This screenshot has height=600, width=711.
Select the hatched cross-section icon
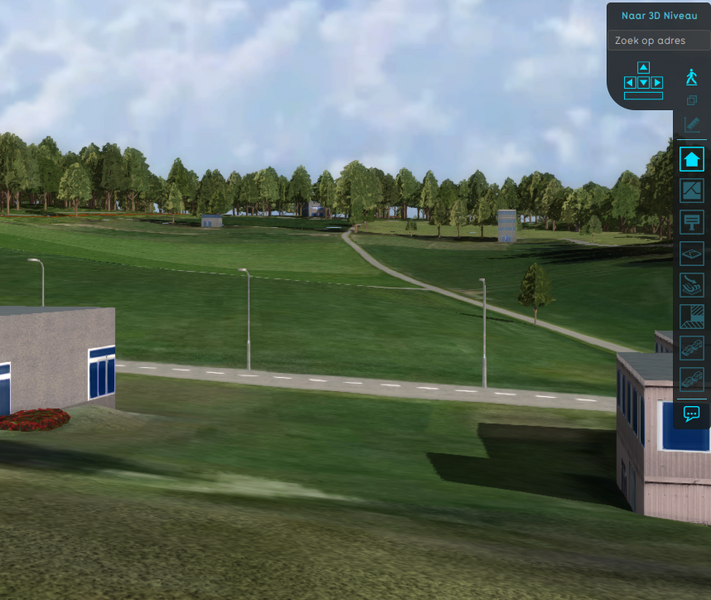tap(691, 317)
